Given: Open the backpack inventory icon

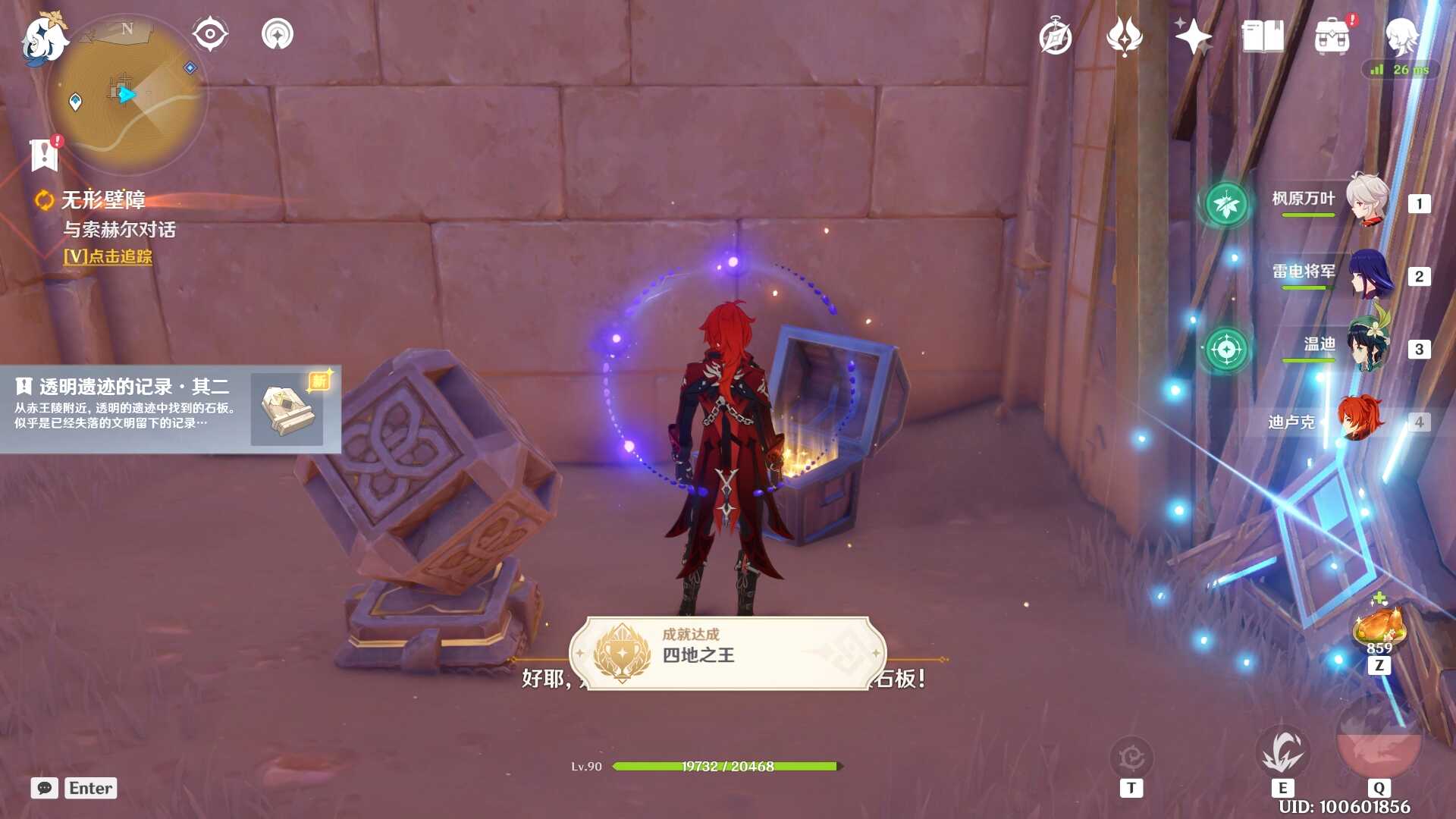Looking at the screenshot, I should [1332, 37].
